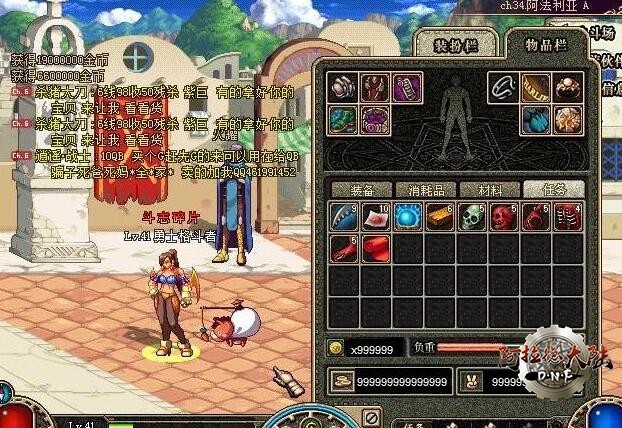622x428 pixels.
Task: Pick the red skull item
Action: (504, 217)
